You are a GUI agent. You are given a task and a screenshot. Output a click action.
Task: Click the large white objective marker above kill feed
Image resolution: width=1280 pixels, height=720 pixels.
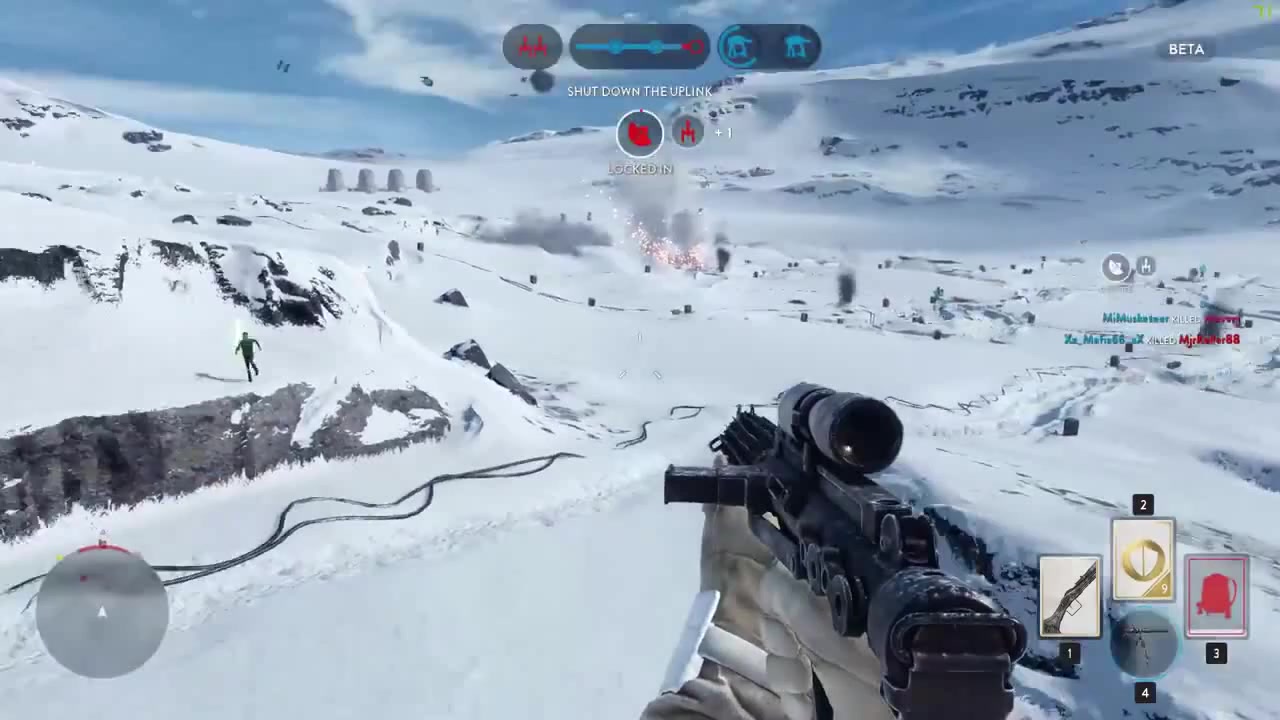(1115, 267)
